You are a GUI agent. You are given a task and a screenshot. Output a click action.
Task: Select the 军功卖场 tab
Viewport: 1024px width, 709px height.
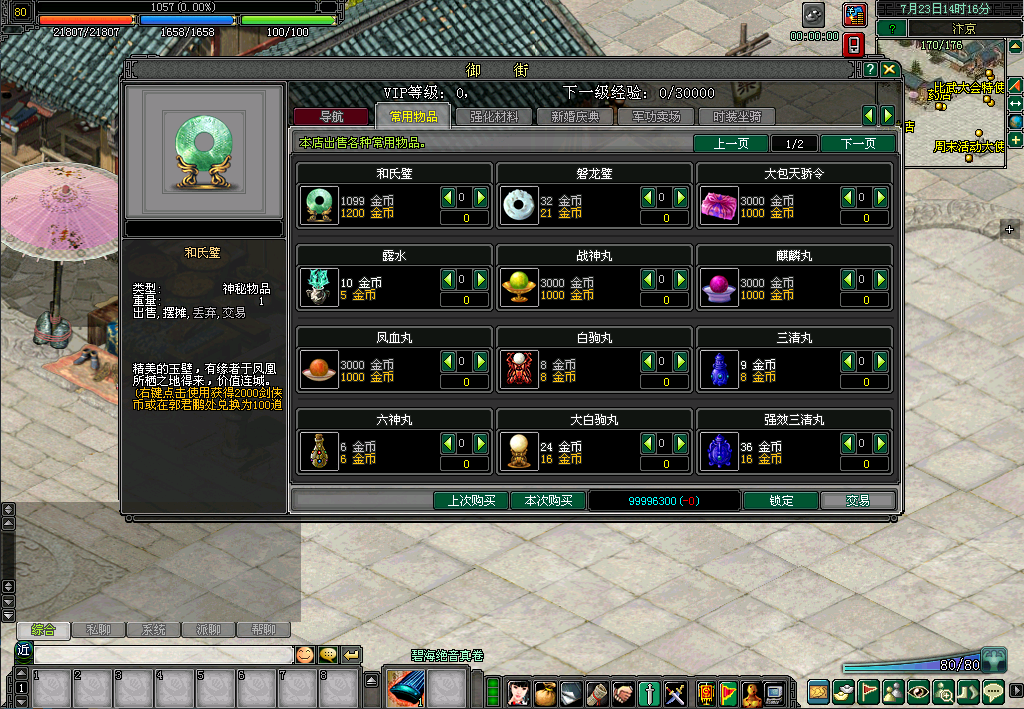(x=656, y=117)
